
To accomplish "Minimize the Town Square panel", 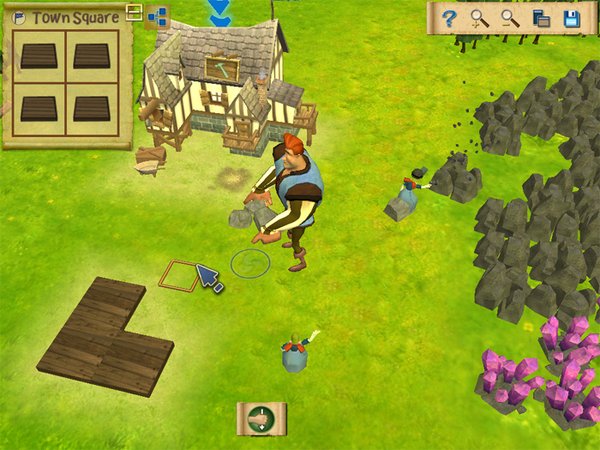I will [x=134, y=14].
